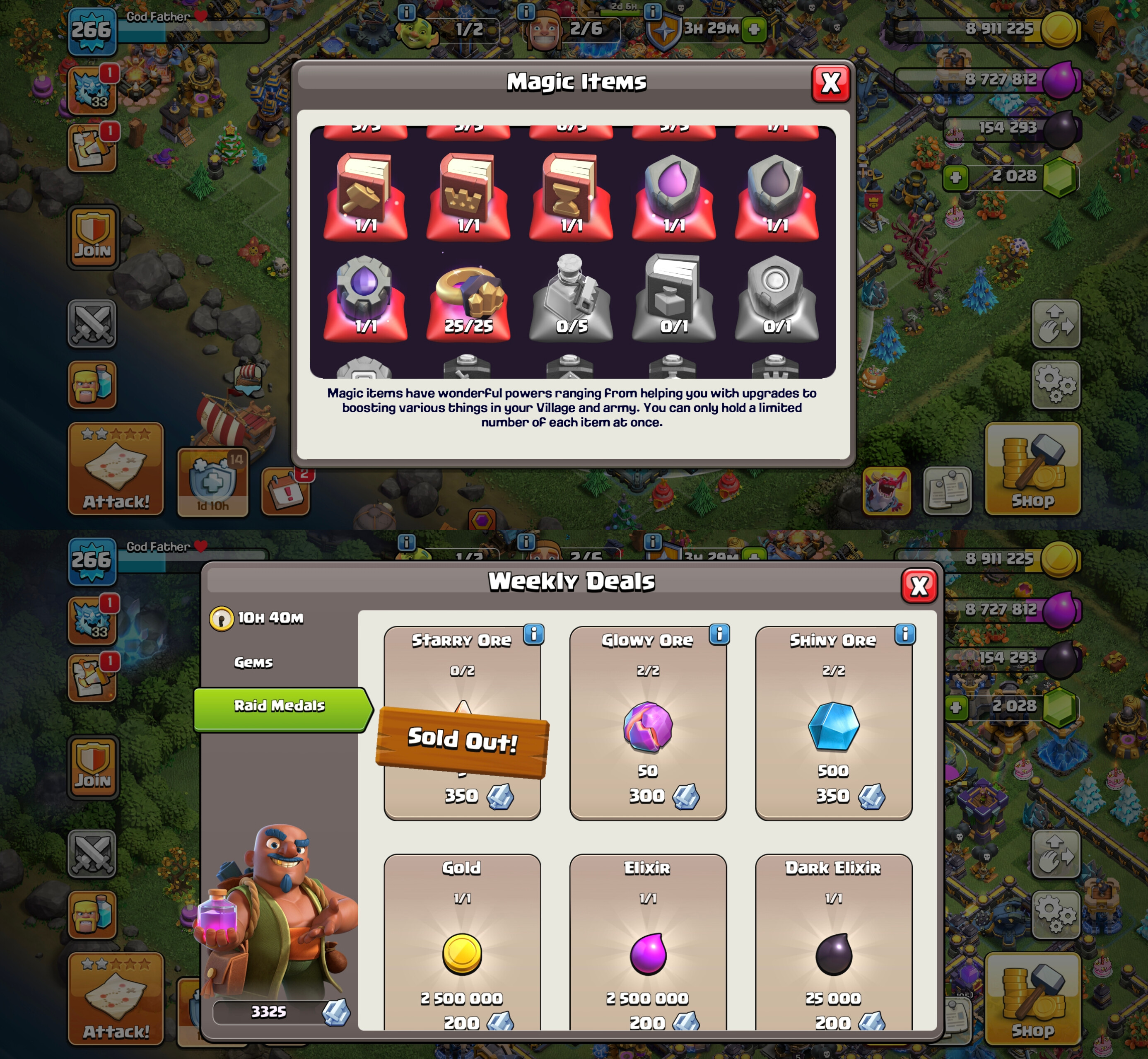The image size is (1148, 1059).
Task: Show info for Starry Ore
Action: pyautogui.click(x=533, y=634)
